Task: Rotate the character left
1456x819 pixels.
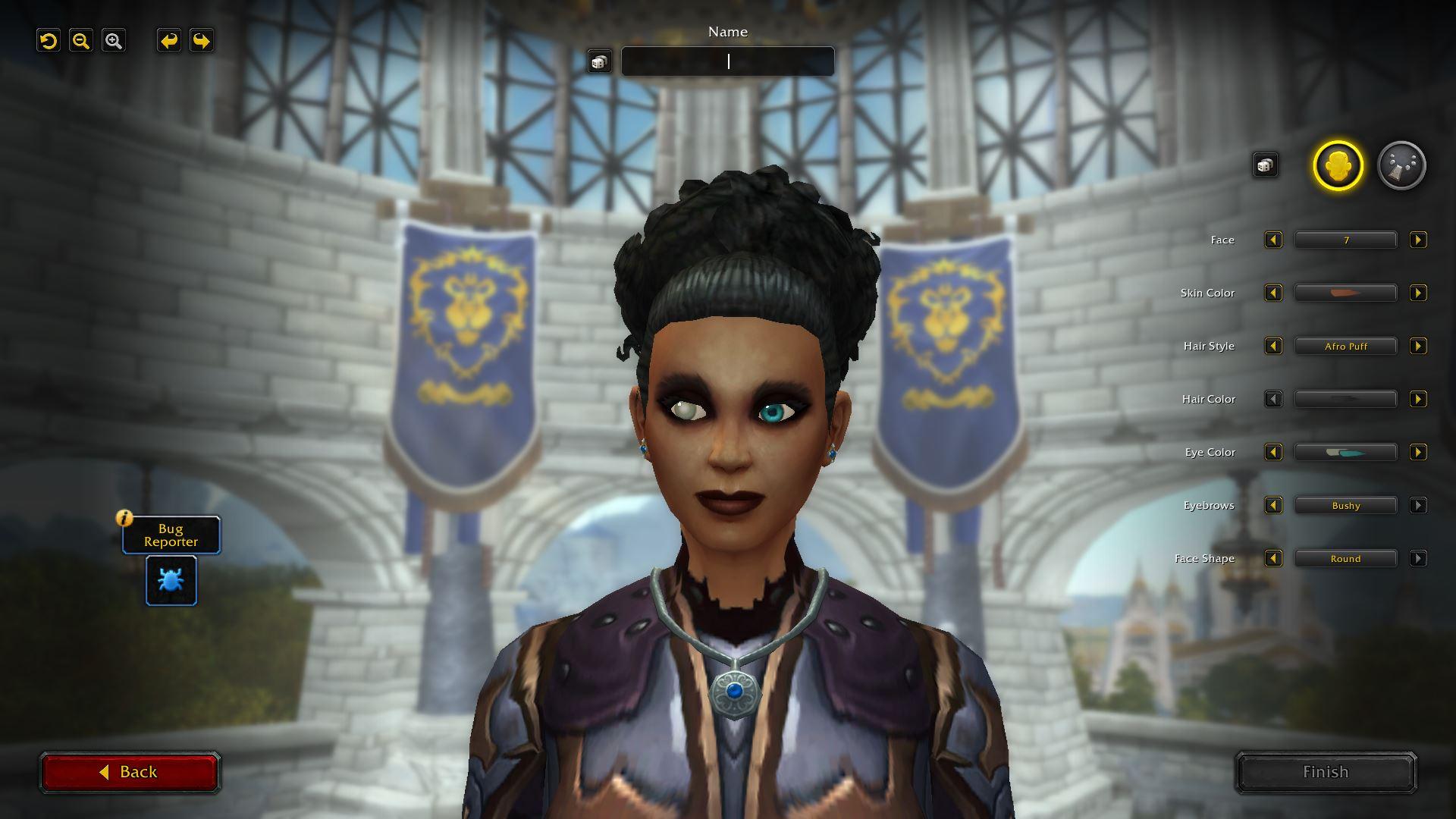Action: 169,41
